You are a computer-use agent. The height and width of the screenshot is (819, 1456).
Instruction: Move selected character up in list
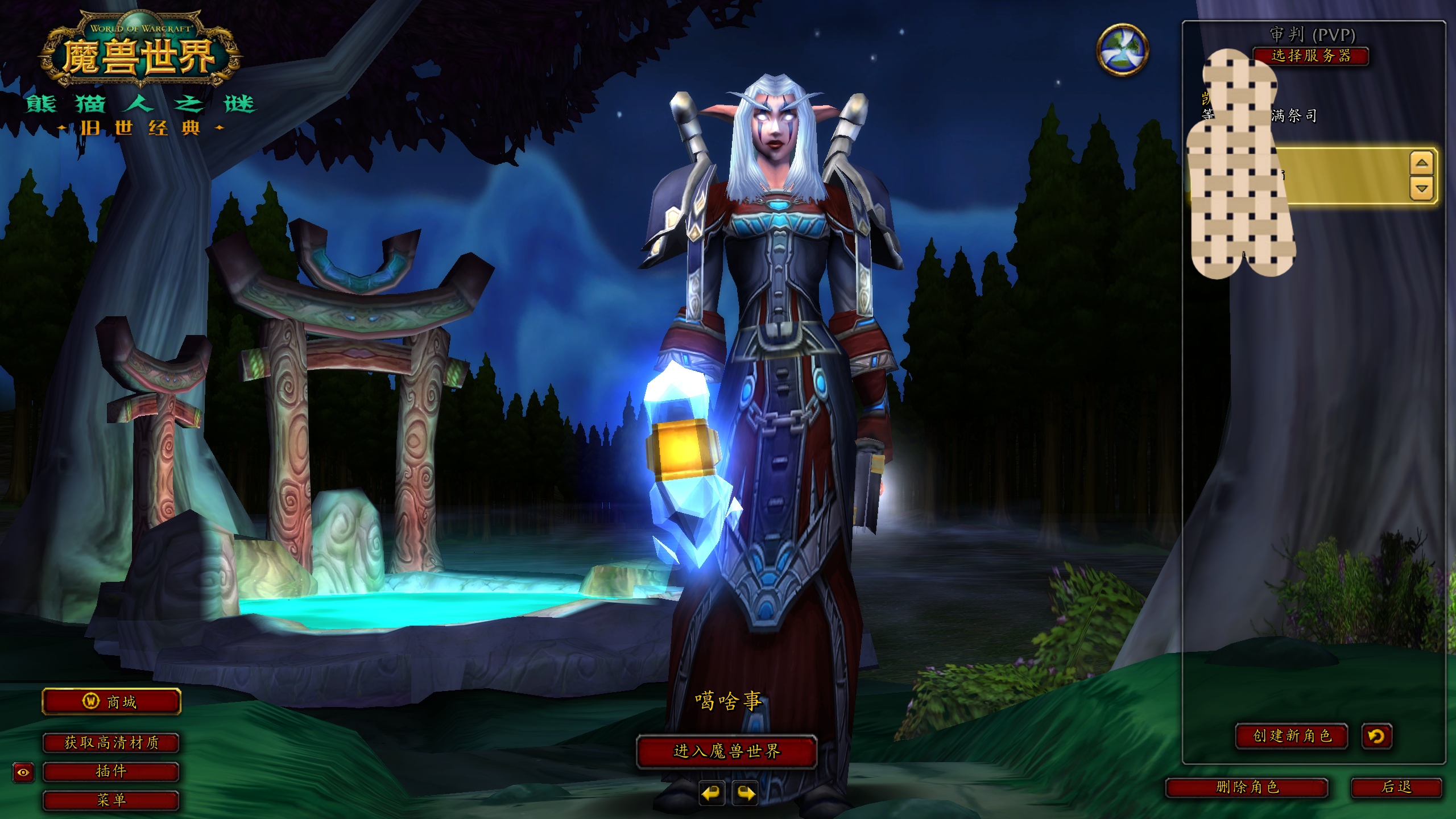click(x=1421, y=163)
